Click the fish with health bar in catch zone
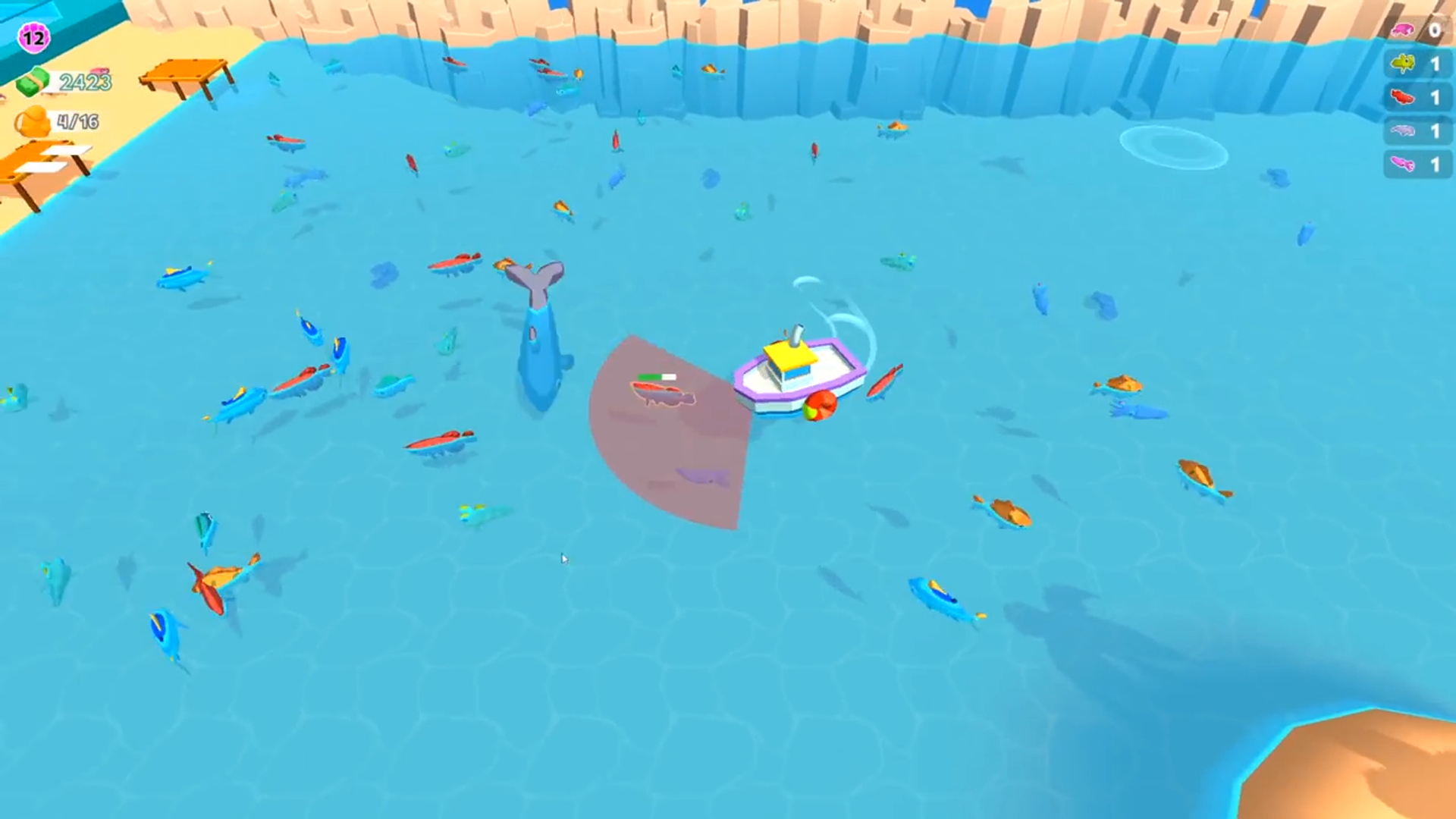1456x819 pixels. pyautogui.click(x=661, y=393)
